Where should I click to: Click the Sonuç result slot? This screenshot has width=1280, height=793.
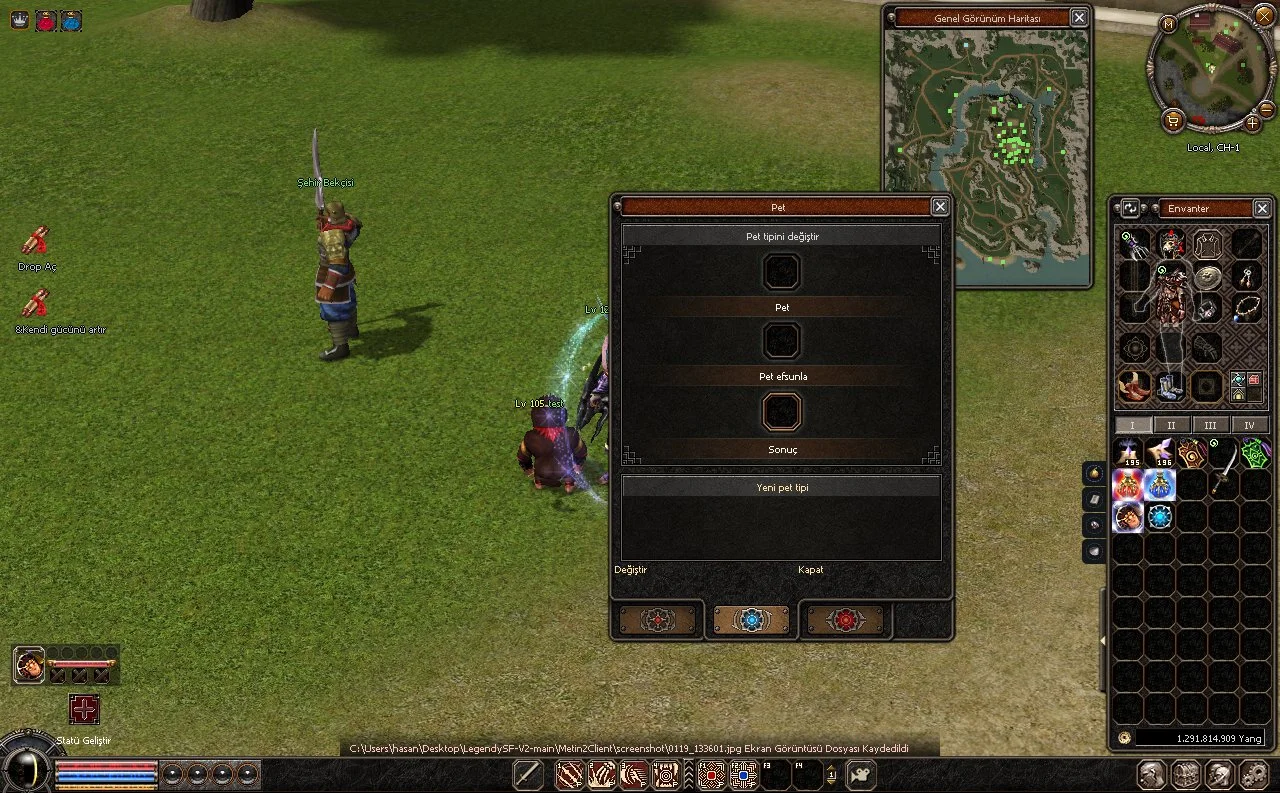click(x=782, y=412)
